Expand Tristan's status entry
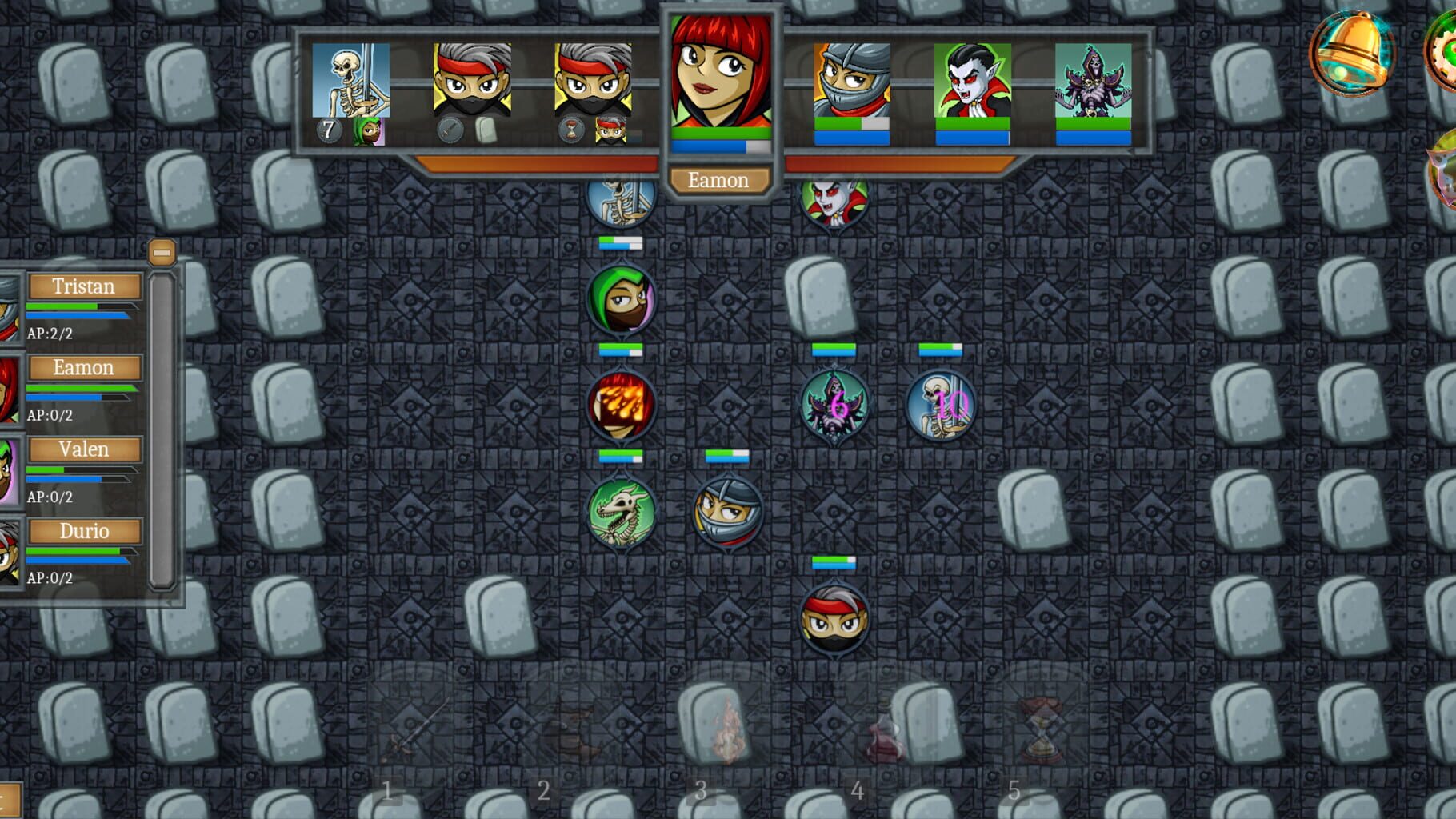Viewport: 1456px width, 819px height. [x=84, y=286]
